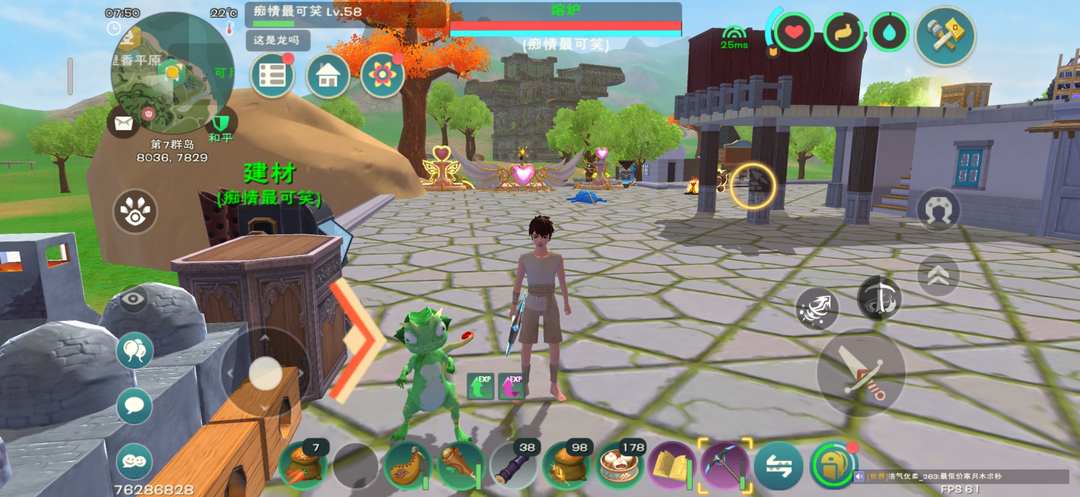Viewport: 1080px width, 497px height.
Task: Tap the horseshoe mount button
Action: [938, 210]
